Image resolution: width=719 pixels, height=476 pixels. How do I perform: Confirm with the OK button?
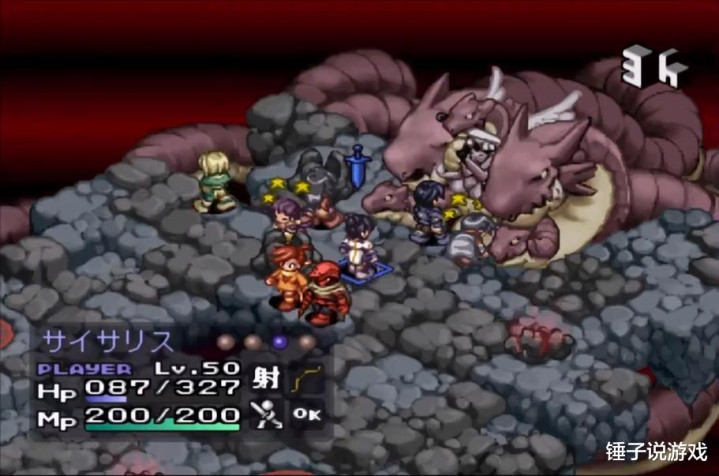[304, 414]
